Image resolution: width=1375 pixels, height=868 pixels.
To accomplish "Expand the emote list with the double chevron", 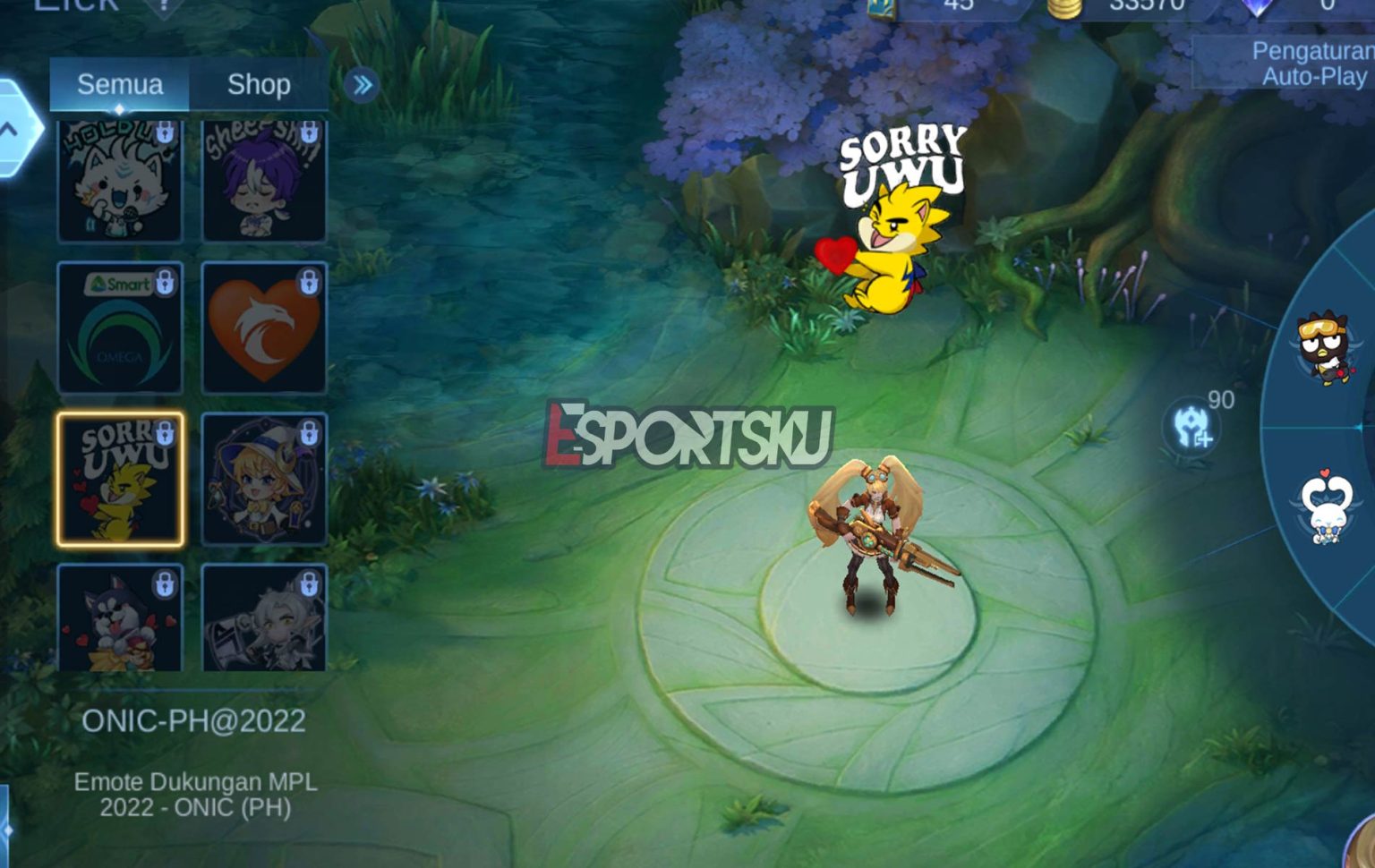I will 362,84.
